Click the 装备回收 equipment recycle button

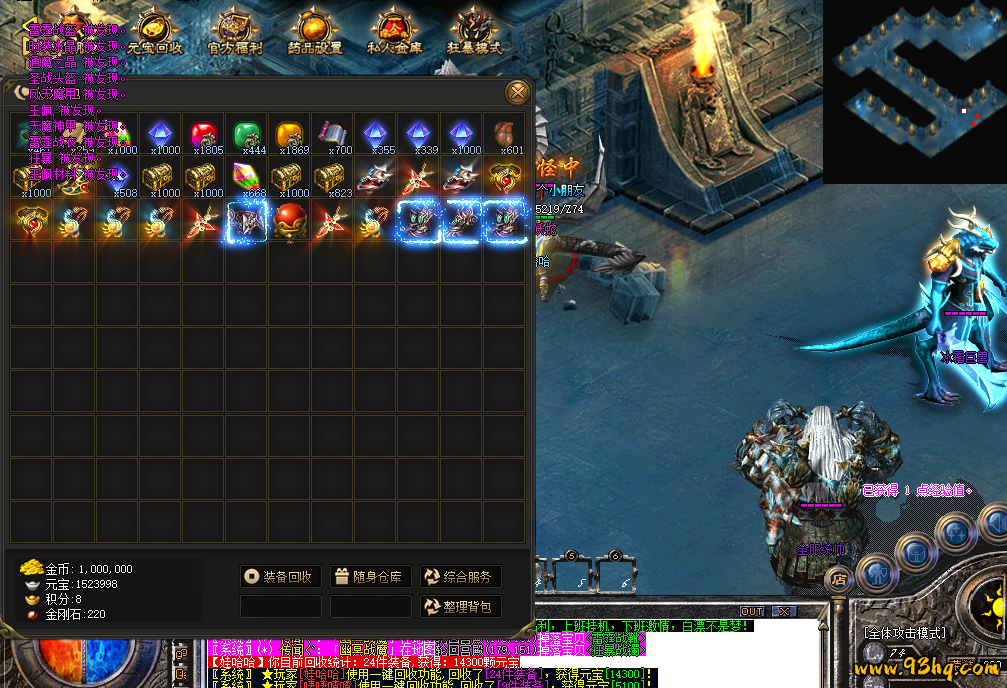(x=279, y=577)
